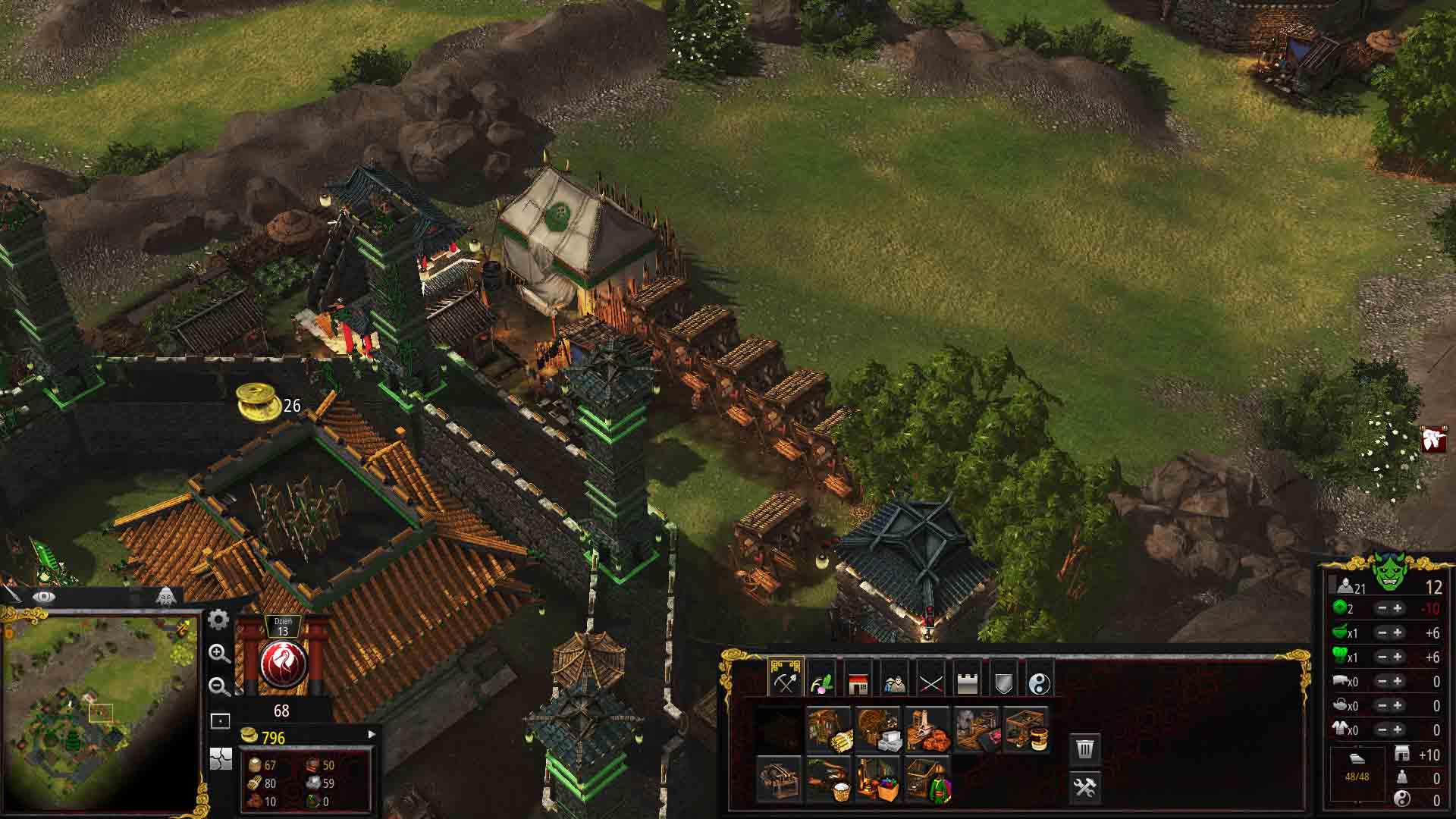Click the wrench and hammer repair button

pos(1085,787)
